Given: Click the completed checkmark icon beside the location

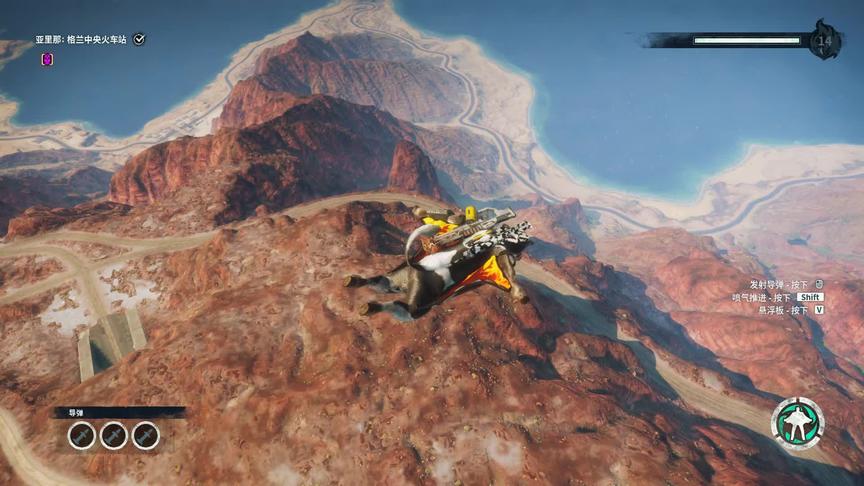Looking at the screenshot, I should (139, 39).
